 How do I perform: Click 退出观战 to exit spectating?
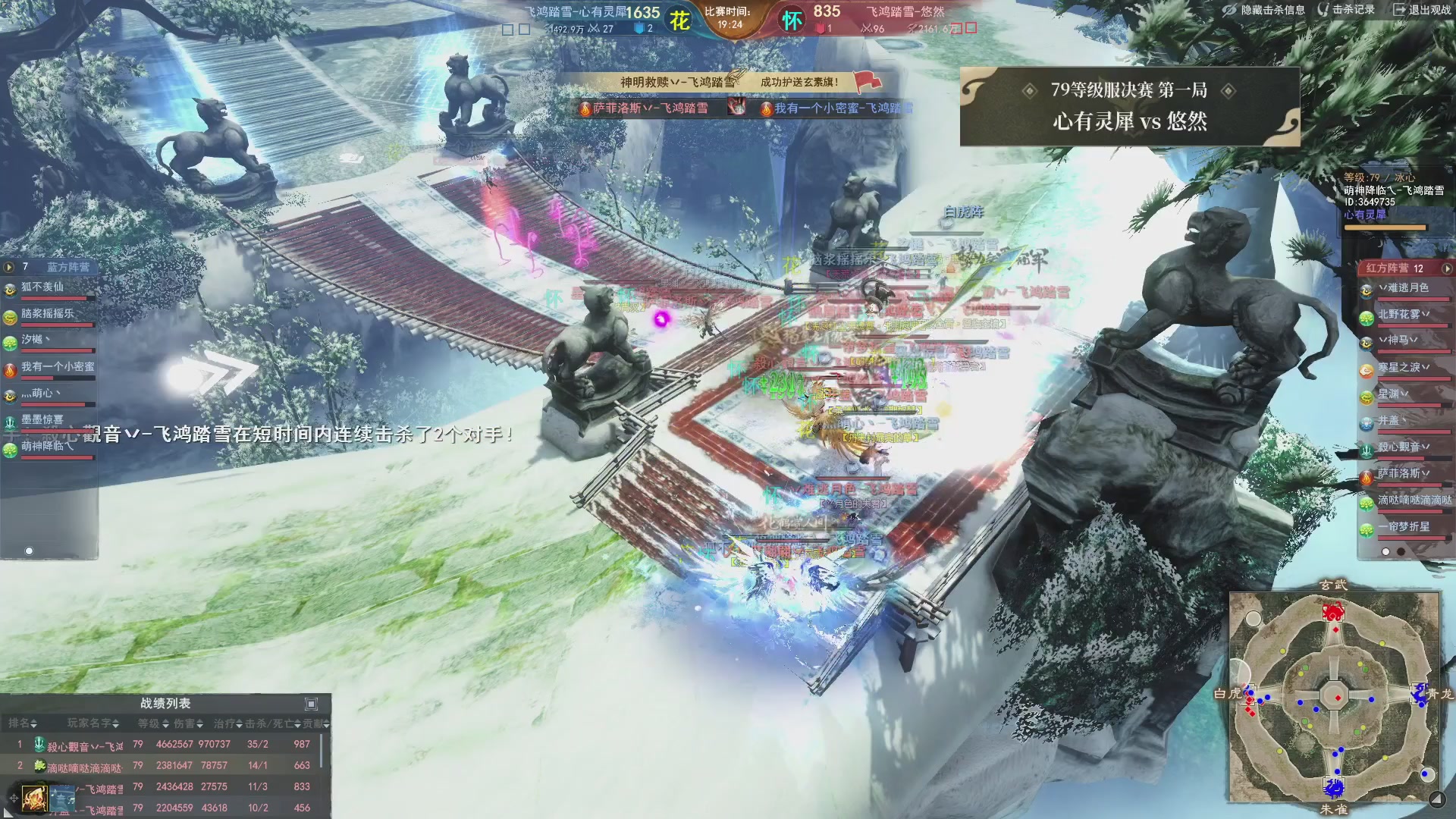pyautogui.click(x=1422, y=10)
